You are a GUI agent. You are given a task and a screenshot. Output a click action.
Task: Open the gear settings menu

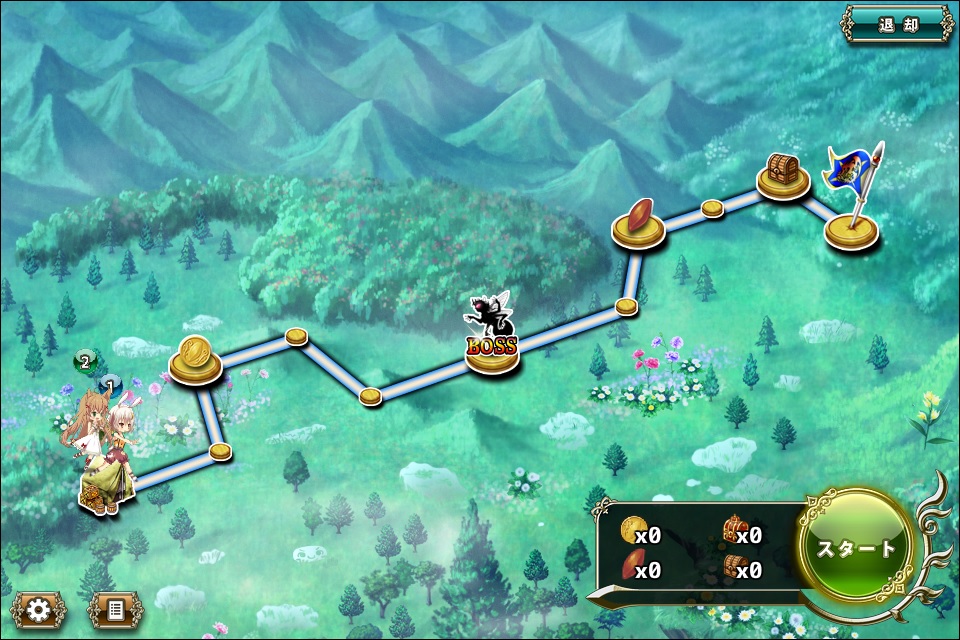39,608
